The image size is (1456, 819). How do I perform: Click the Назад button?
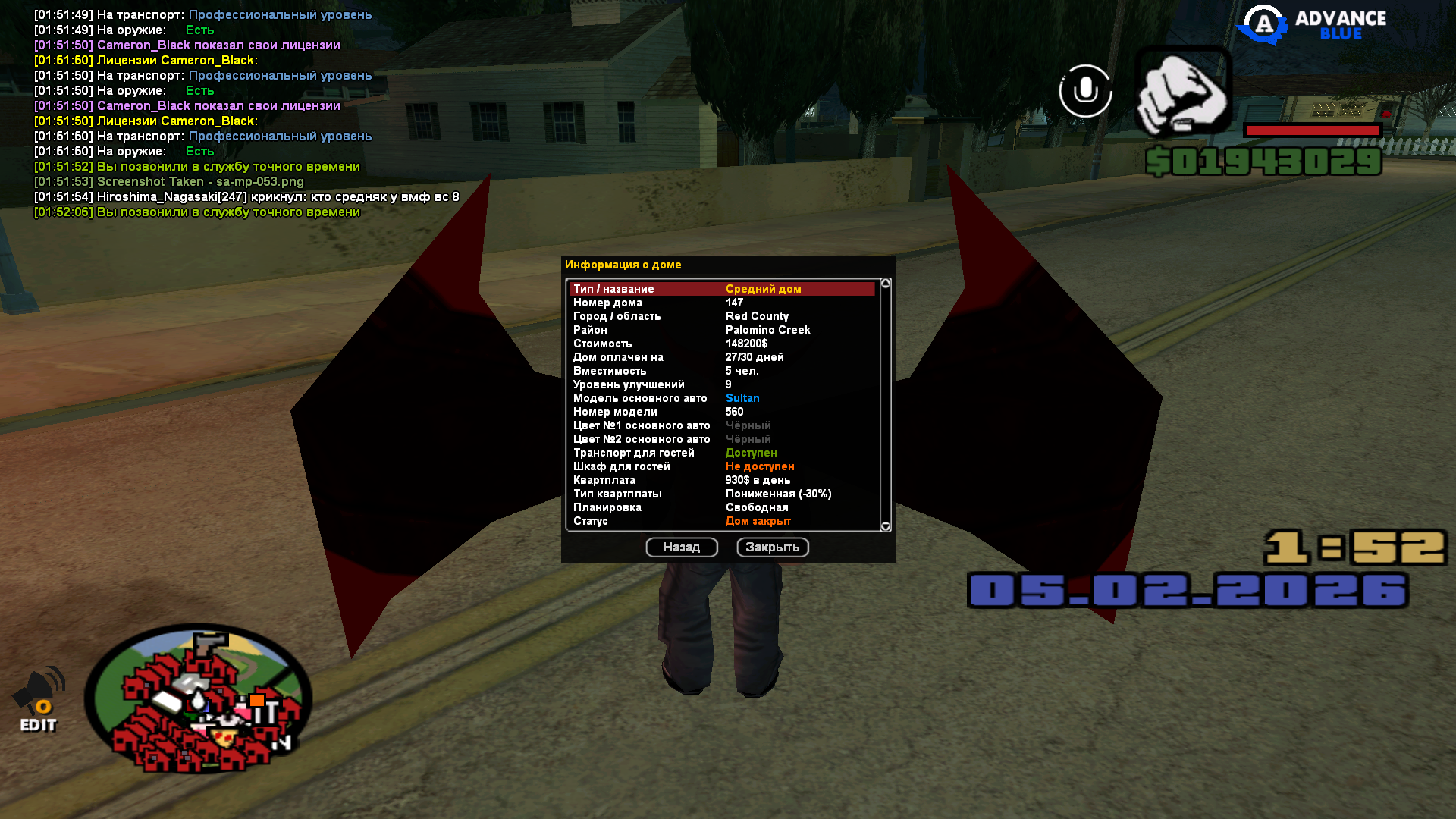point(681,548)
